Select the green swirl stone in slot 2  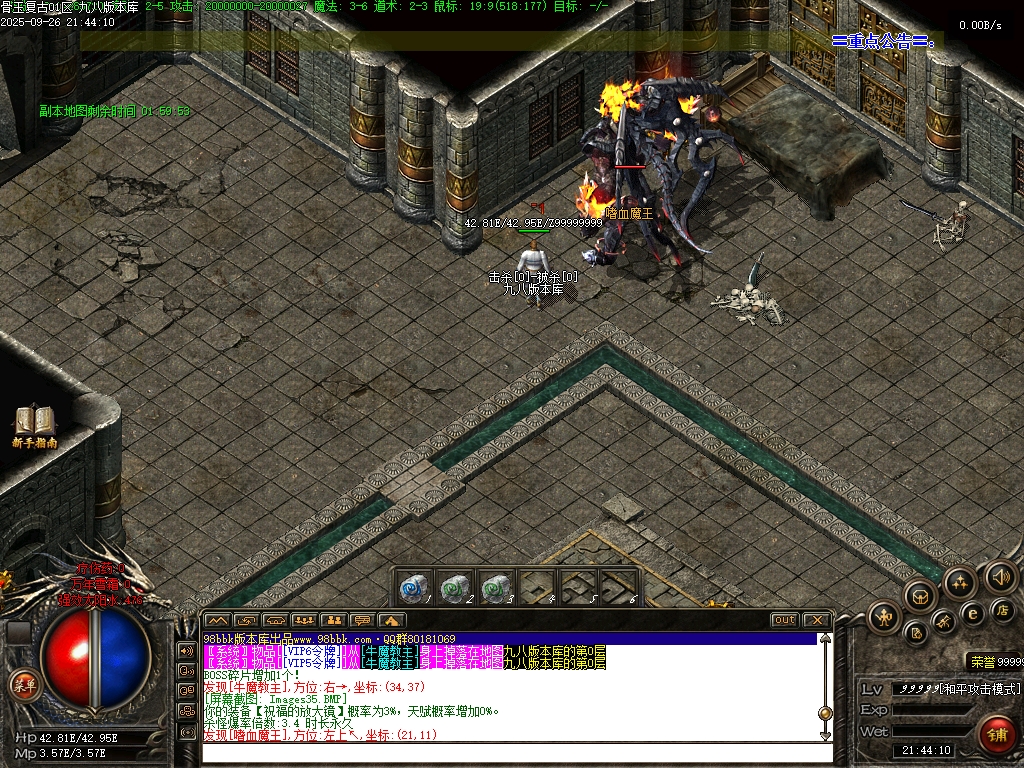click(453, 589)
